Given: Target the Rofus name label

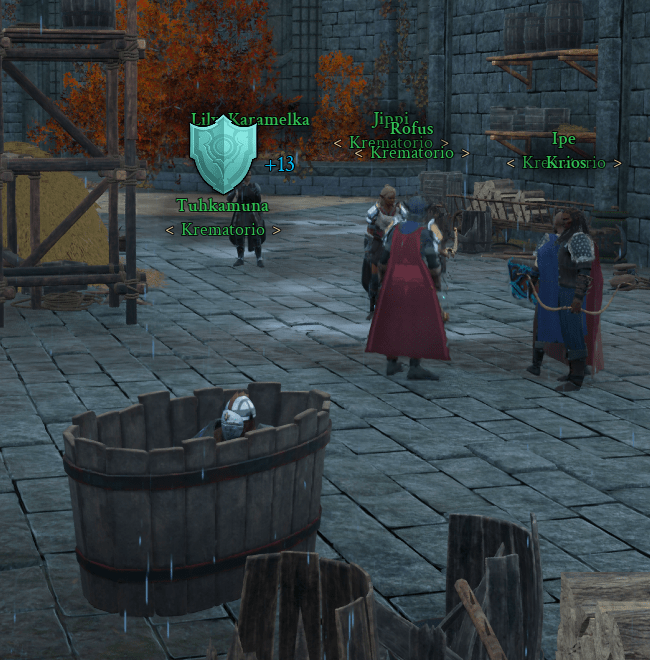Looking at the screenshot, I should 411,129.
